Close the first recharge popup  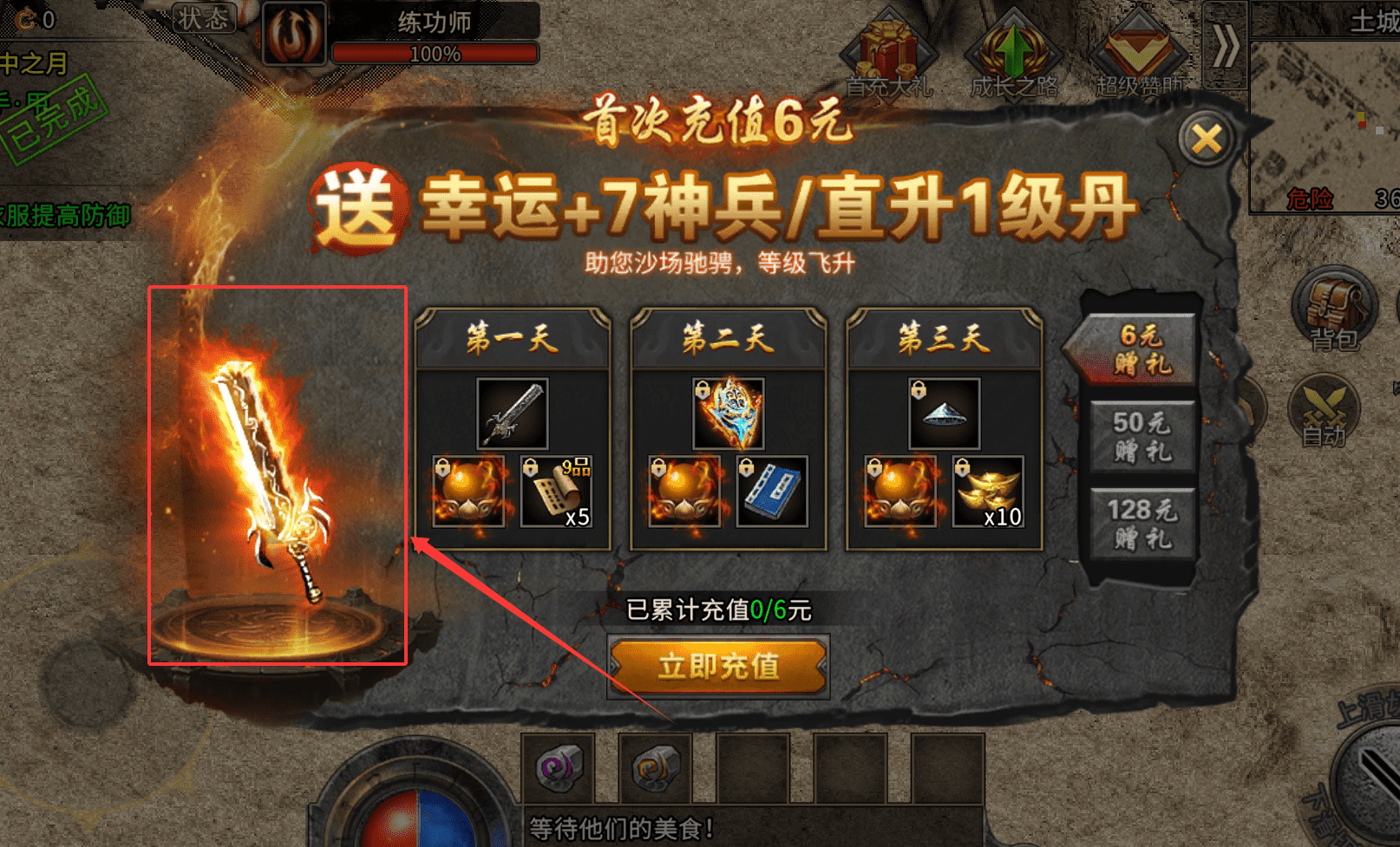pyautogui.click(x=1206, y=139)
